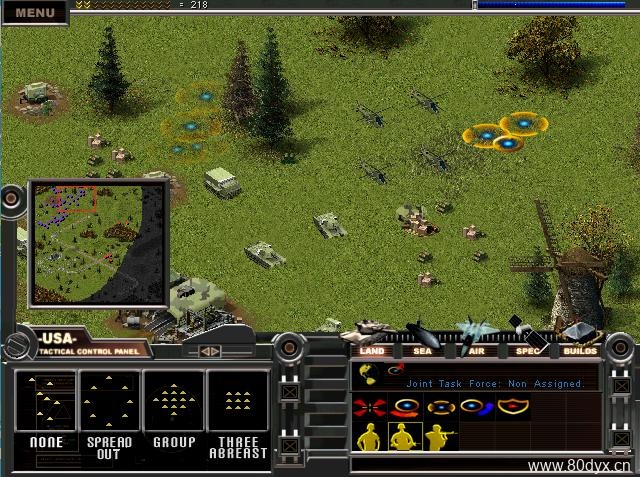Viewport: 640px width, 477px height.
Task: Choose the SPREAD OUT formation
Action: tap(110, 413)
